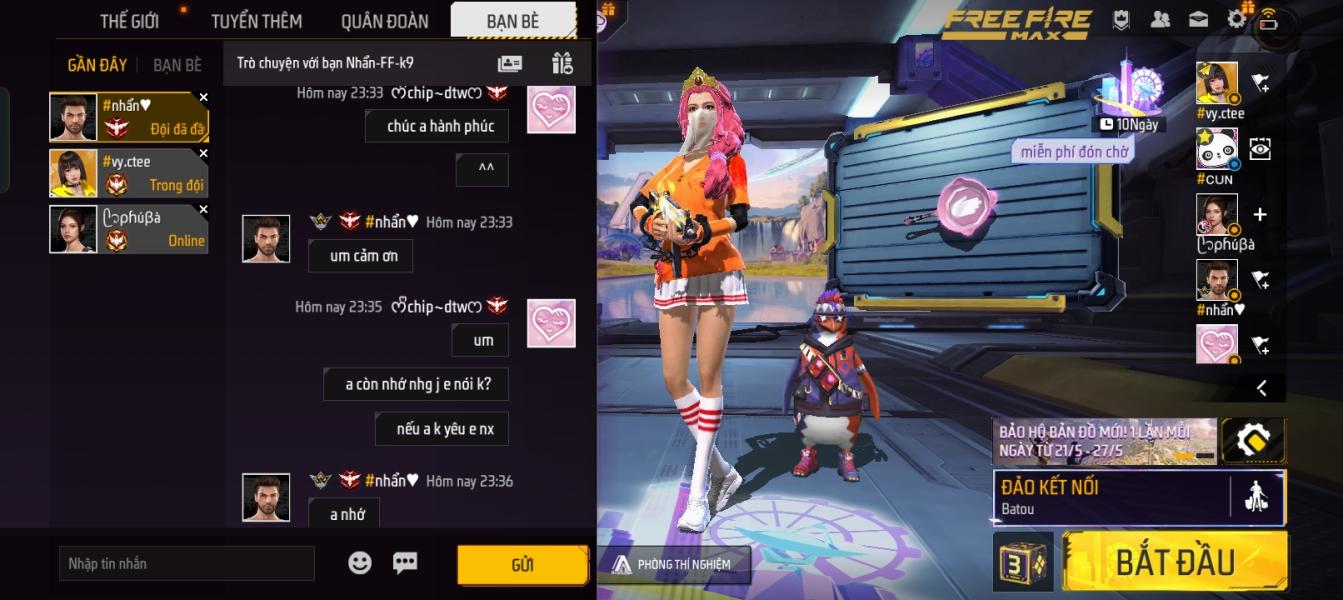The height and width of the screenshot is (600, 1343).
Task: Send a gift using the gift icon
Action: pyautogui.click(x=562, y=63)
